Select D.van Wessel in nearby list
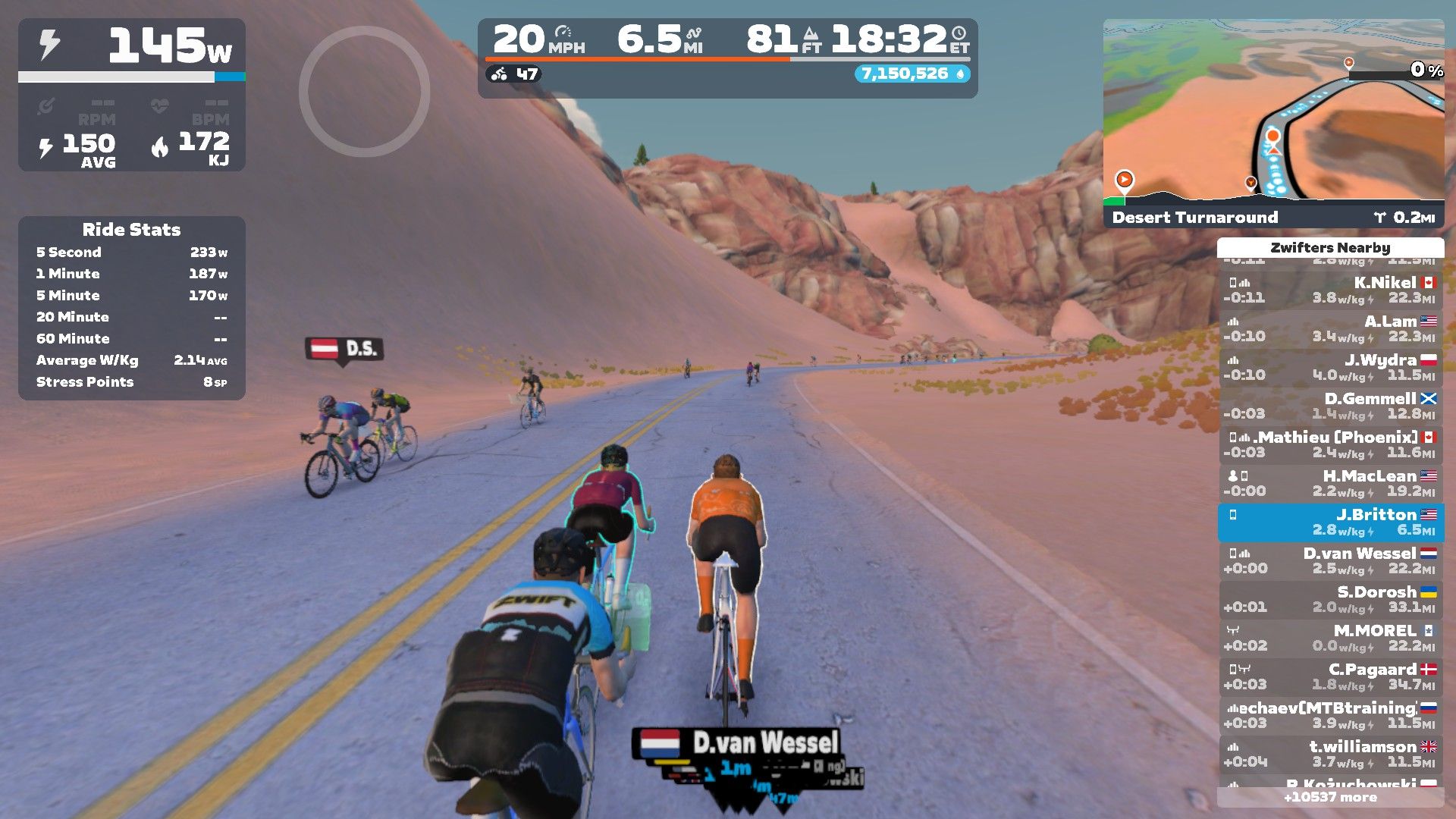This screenshot has height=819, width=1456. (x=1331, y=560)
